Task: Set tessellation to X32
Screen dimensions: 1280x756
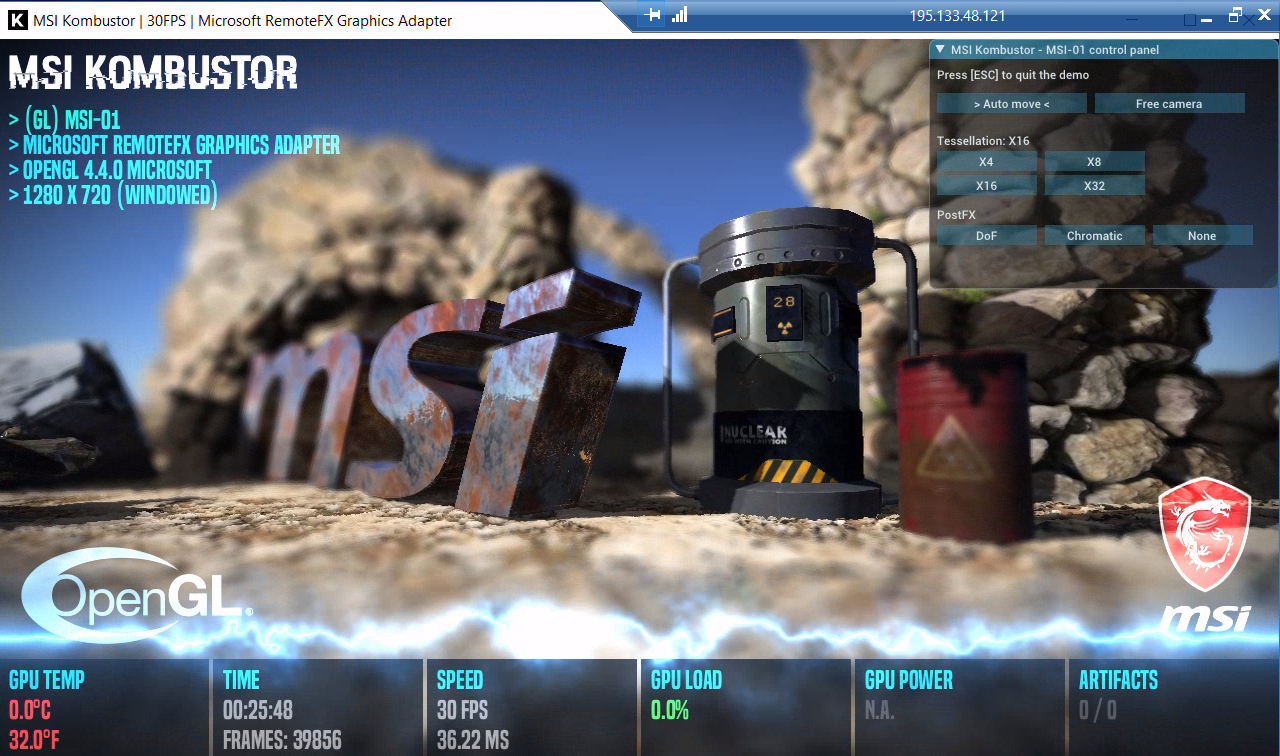Action: pos(1094,186)
